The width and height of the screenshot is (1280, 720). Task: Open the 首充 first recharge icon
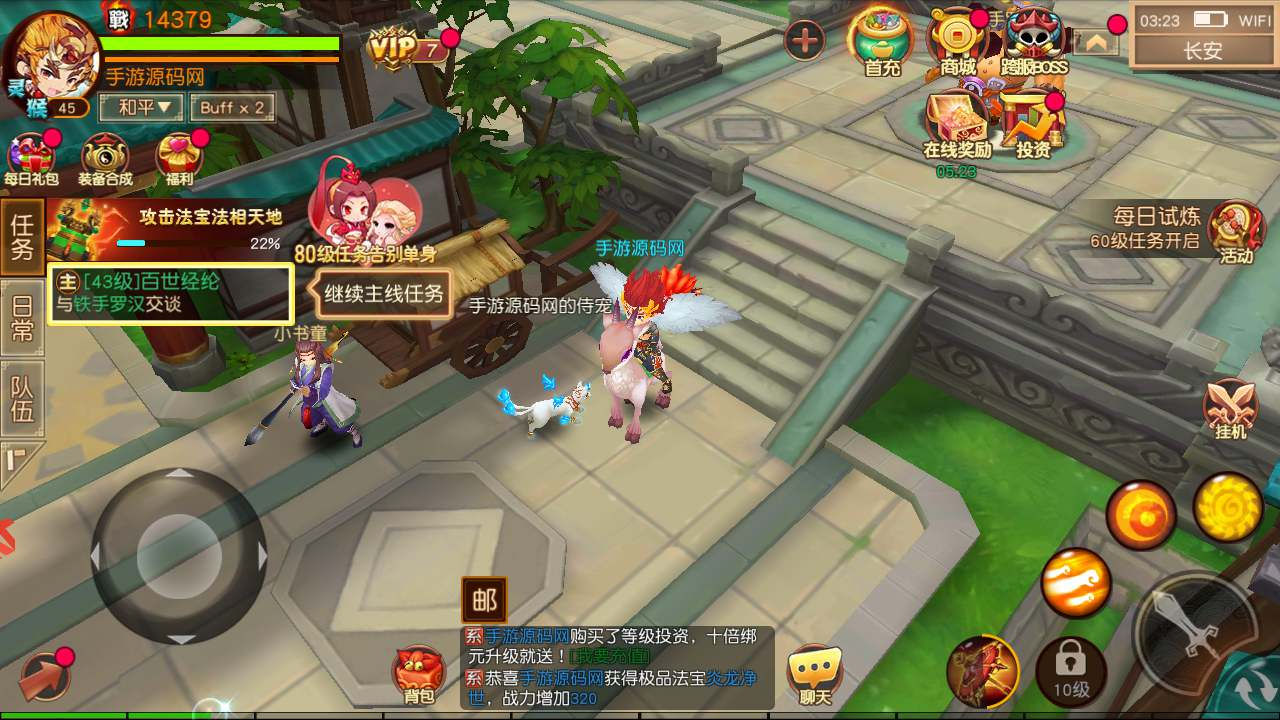coord(881,42)
